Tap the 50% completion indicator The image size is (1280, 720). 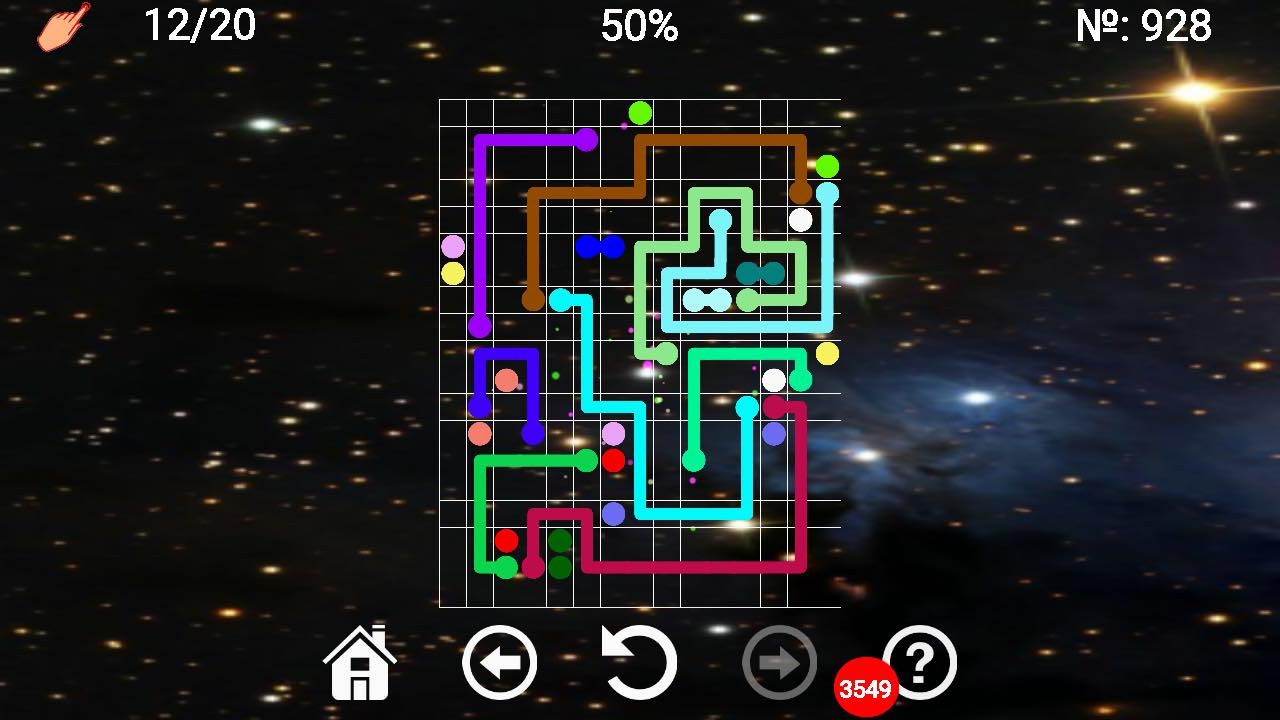638,27
